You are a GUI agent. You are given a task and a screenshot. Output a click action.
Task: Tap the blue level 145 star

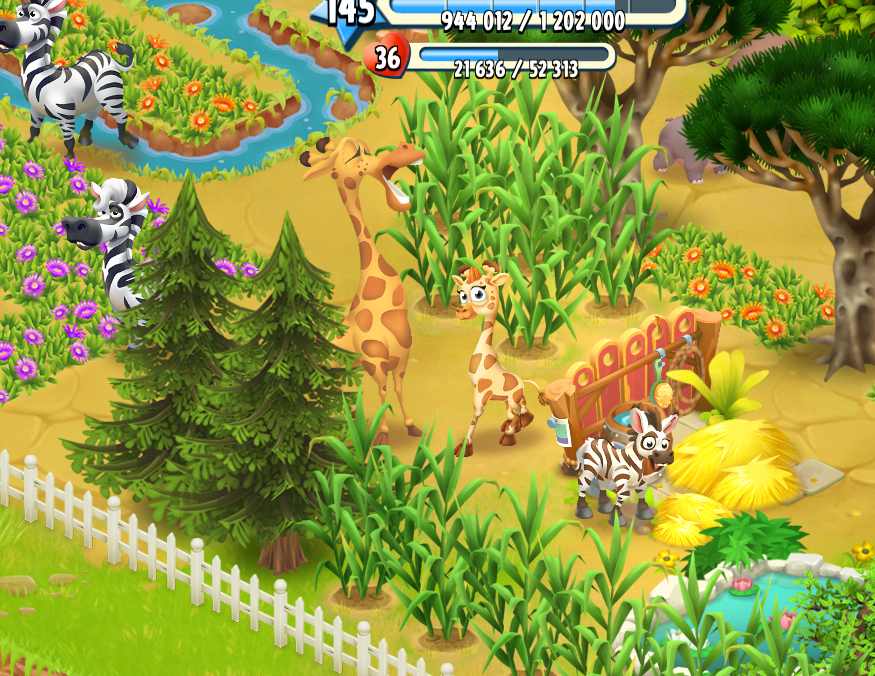349,13
